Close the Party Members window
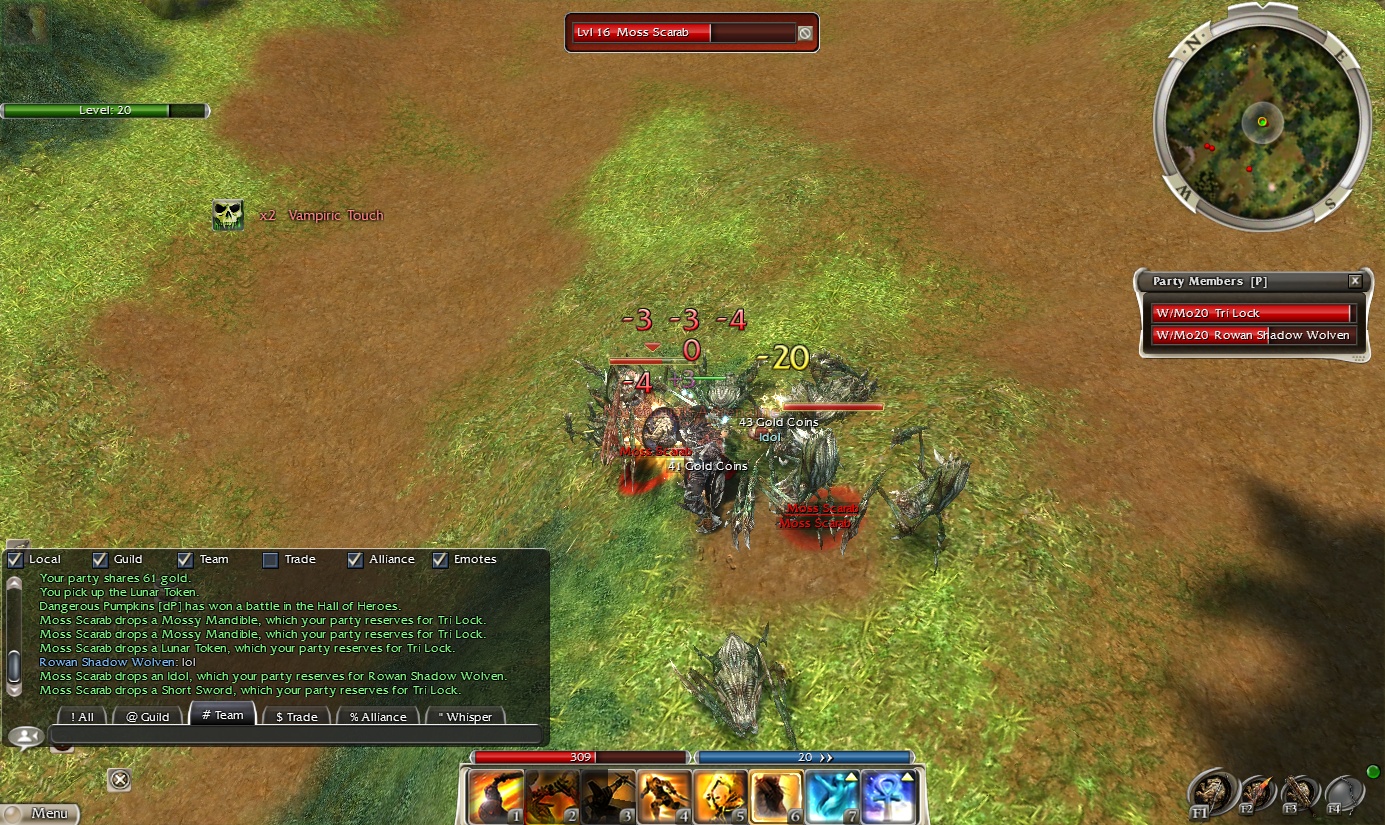Image resolution: width=1385 pixels, height=825 pixels. pos(1355,282)
